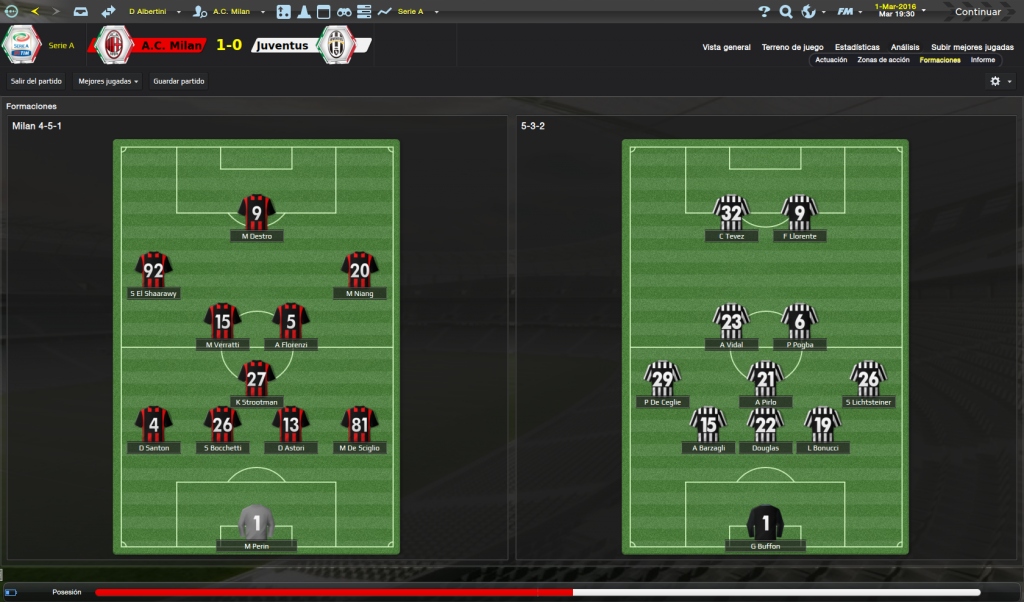The image size is (1024, 602).
Task: Go back with the yellow arrow
Action: (36, 12)
